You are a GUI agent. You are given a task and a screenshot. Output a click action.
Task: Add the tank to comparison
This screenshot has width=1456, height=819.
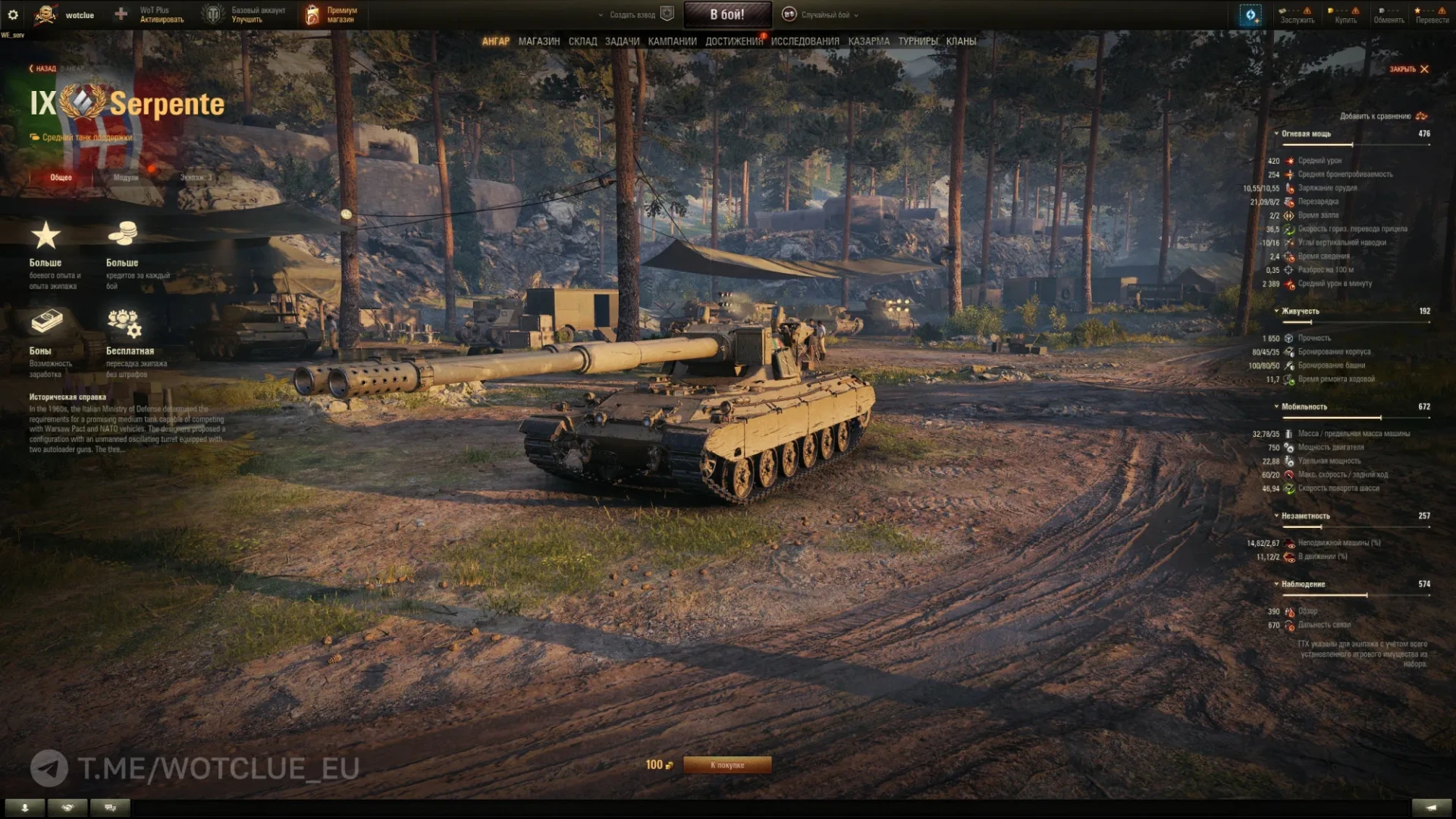click(1382, 116)
